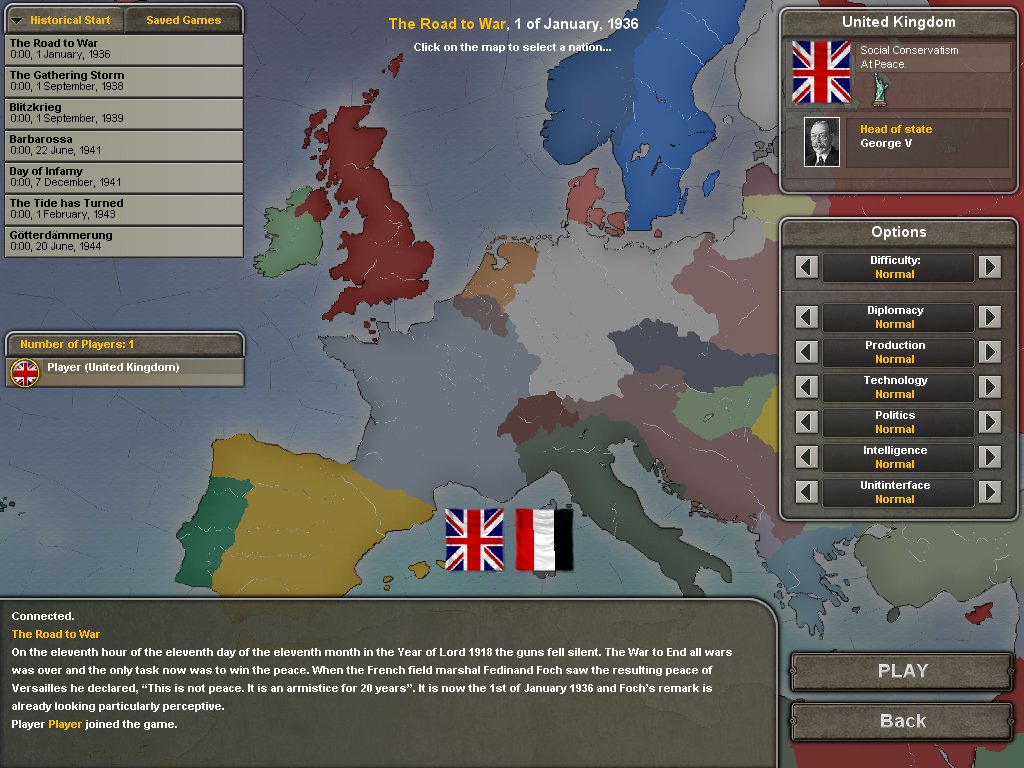
Task: Raise the Diplomacy setting with right arrow
Action: coord(989,317)
